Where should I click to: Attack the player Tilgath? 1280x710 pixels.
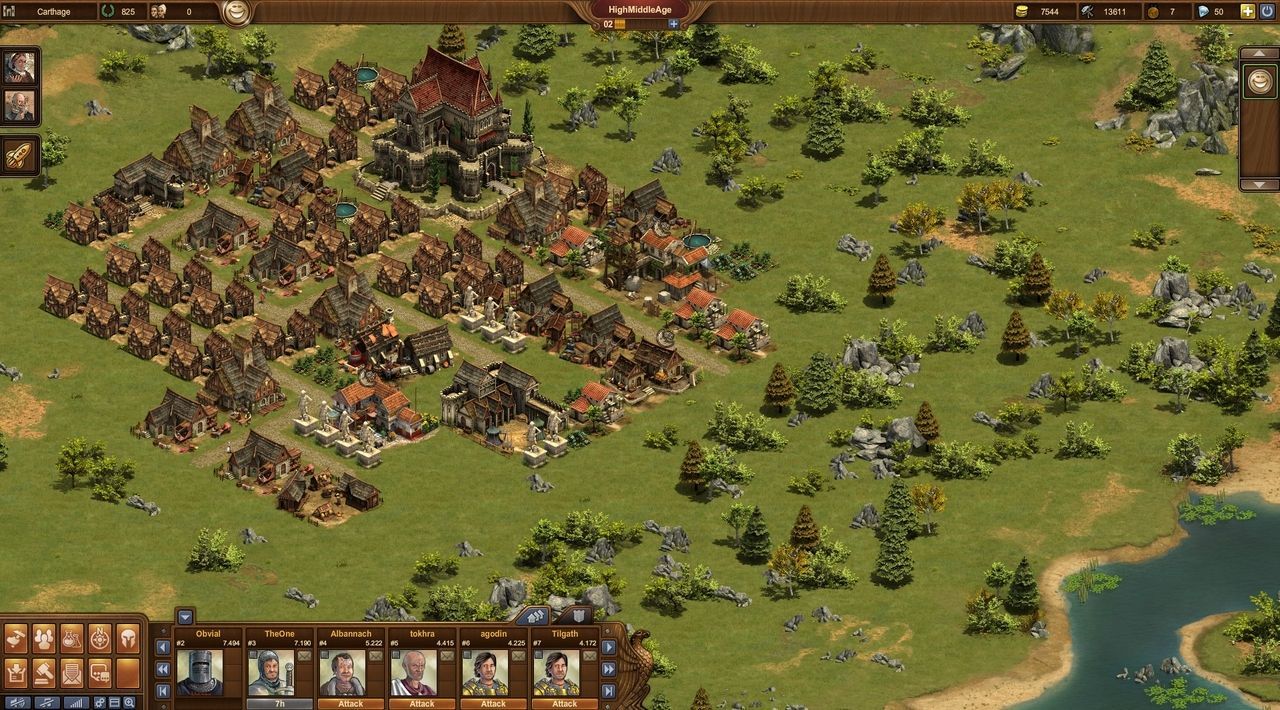pyautogui.click(x=564, y=703)
